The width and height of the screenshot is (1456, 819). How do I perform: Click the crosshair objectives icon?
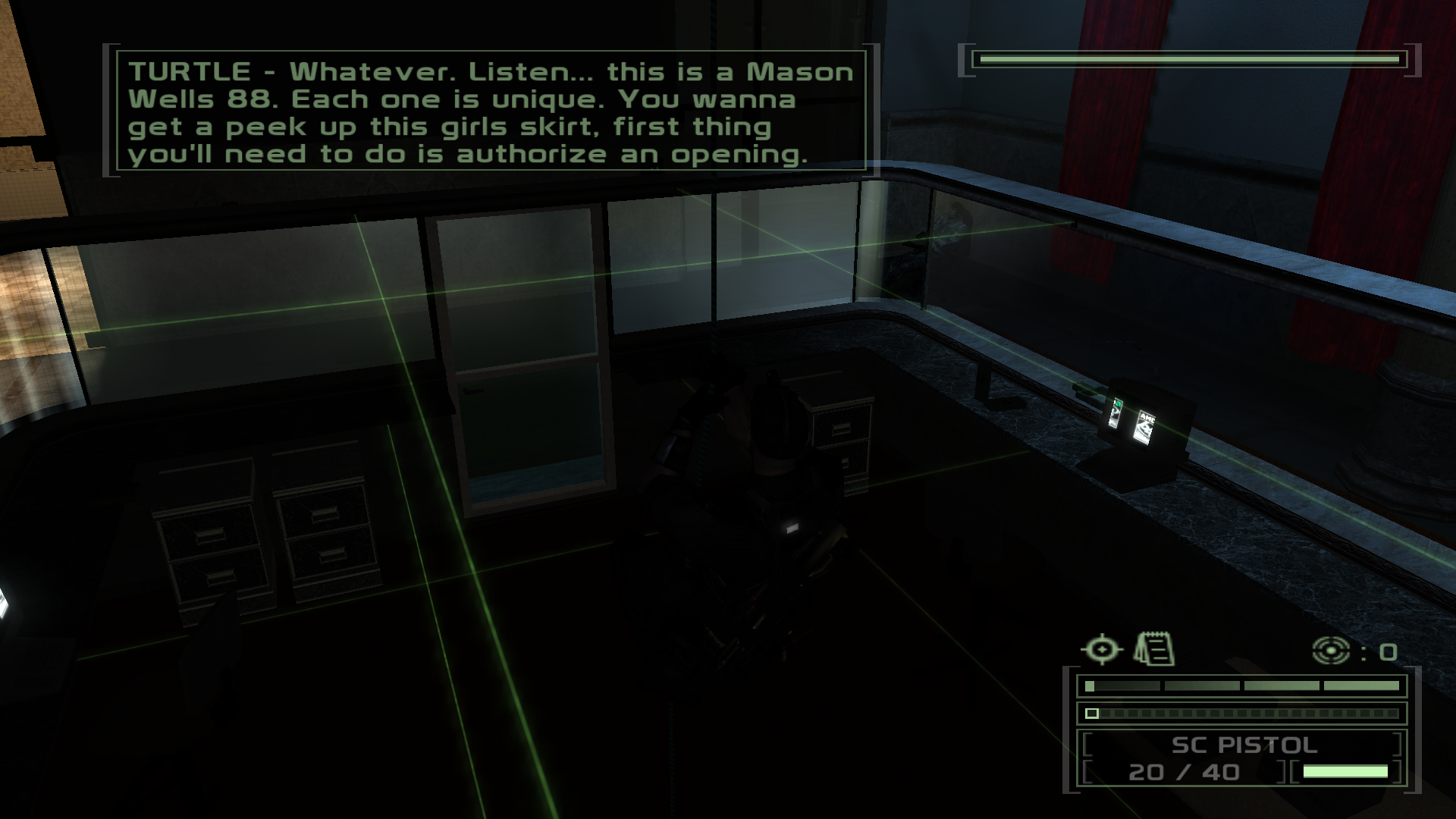click(1102, 650)
